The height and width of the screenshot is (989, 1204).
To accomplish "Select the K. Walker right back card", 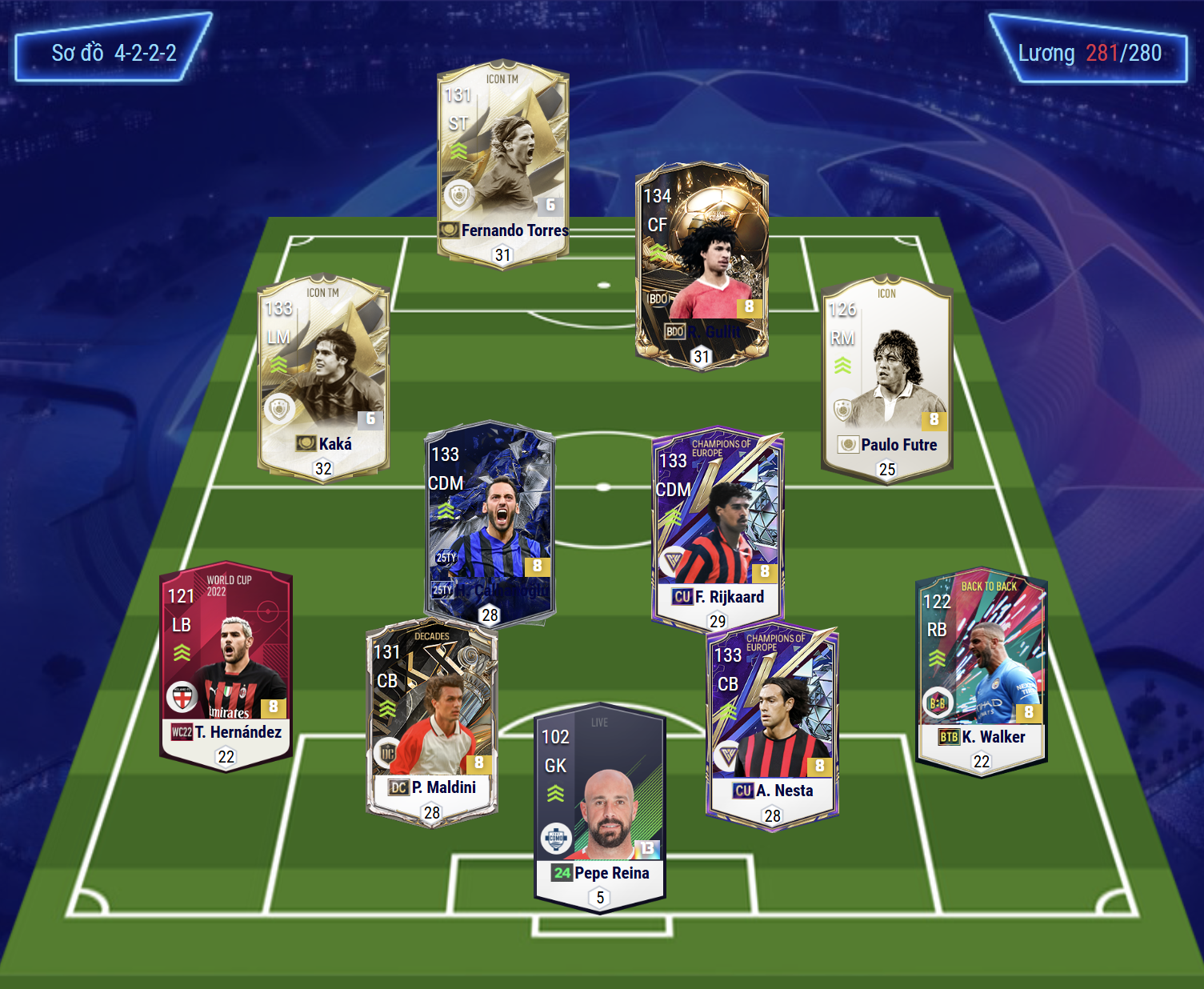I will click(x=981, y=671).
